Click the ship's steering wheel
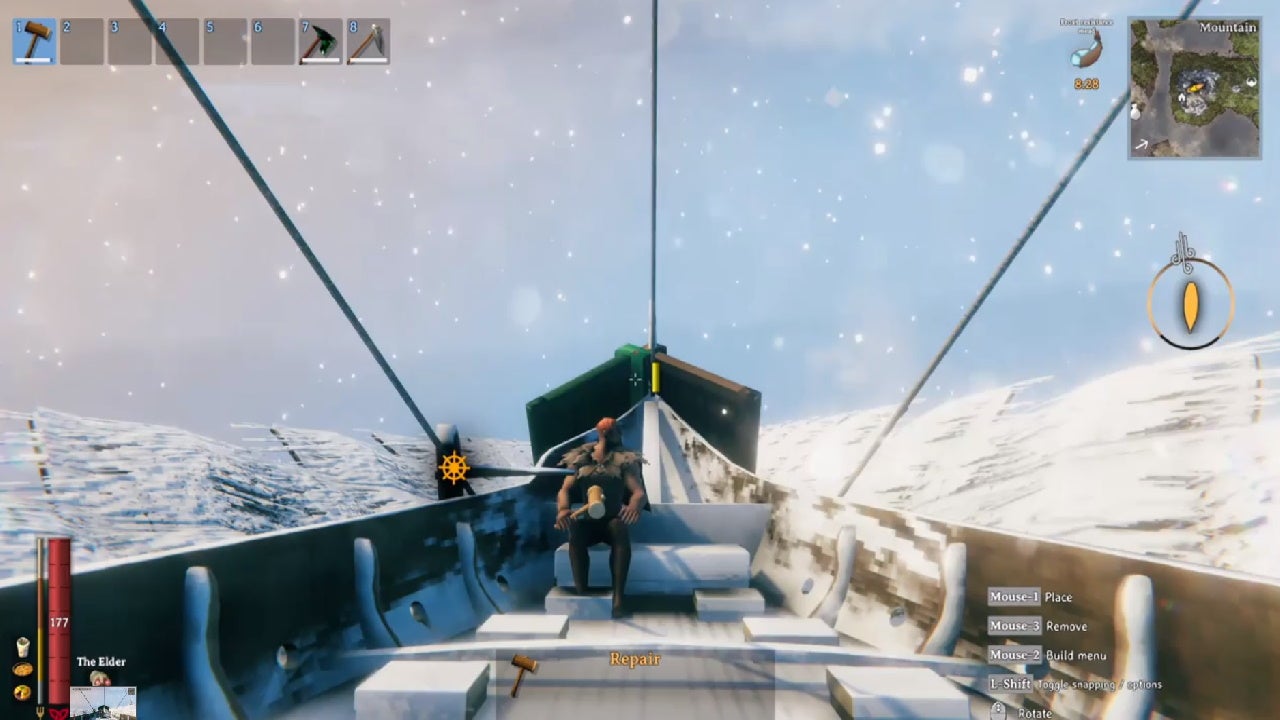1280x720 pixels. [453, 465]
